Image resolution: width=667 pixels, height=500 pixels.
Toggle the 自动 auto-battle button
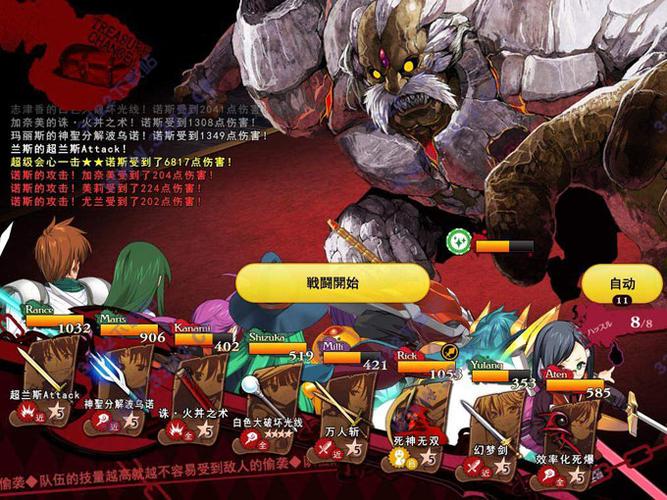pyautogui.click(x=622, y=285)
